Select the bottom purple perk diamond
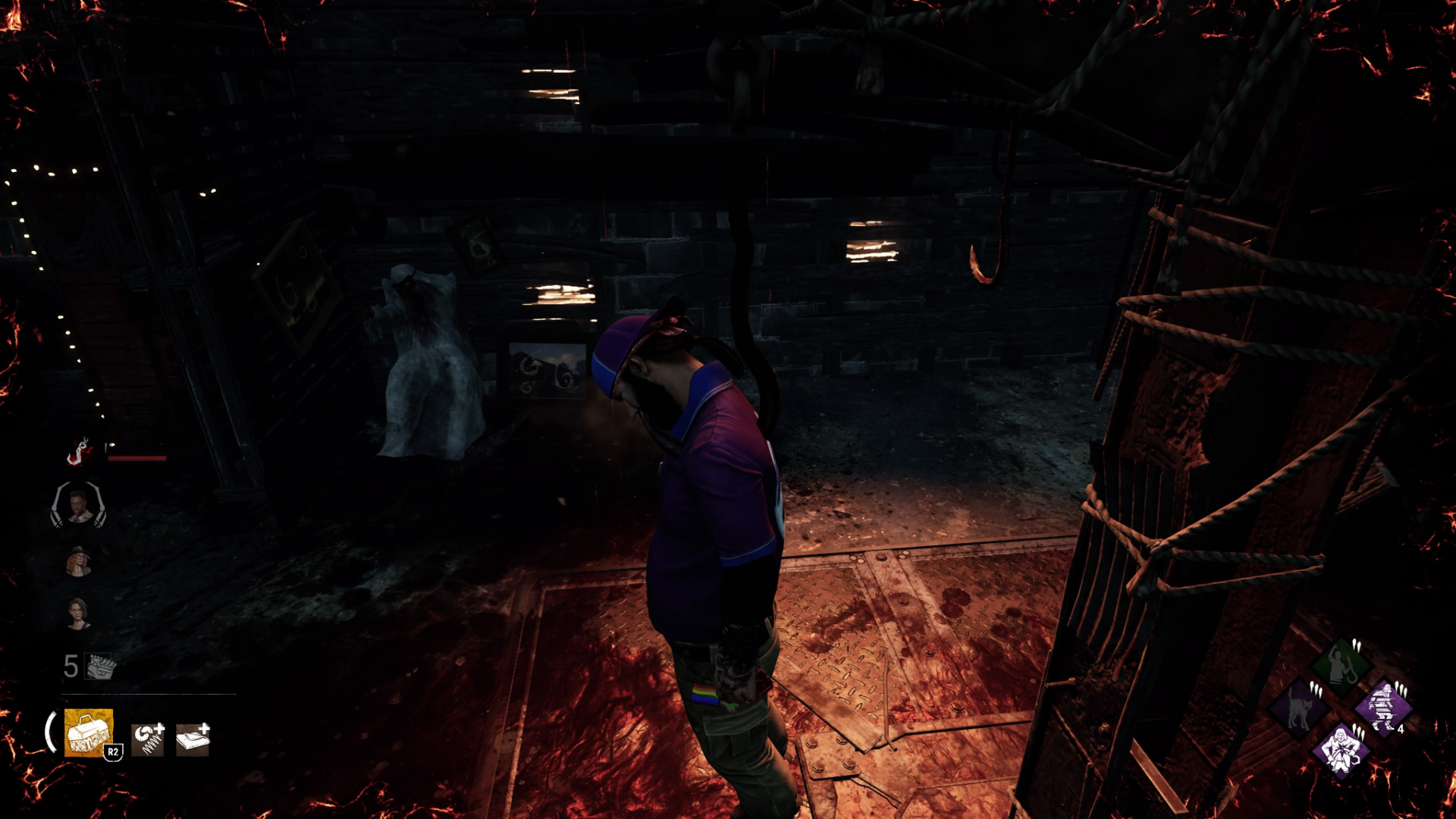Screen dimensions: 1456x819 [1341, 751]
